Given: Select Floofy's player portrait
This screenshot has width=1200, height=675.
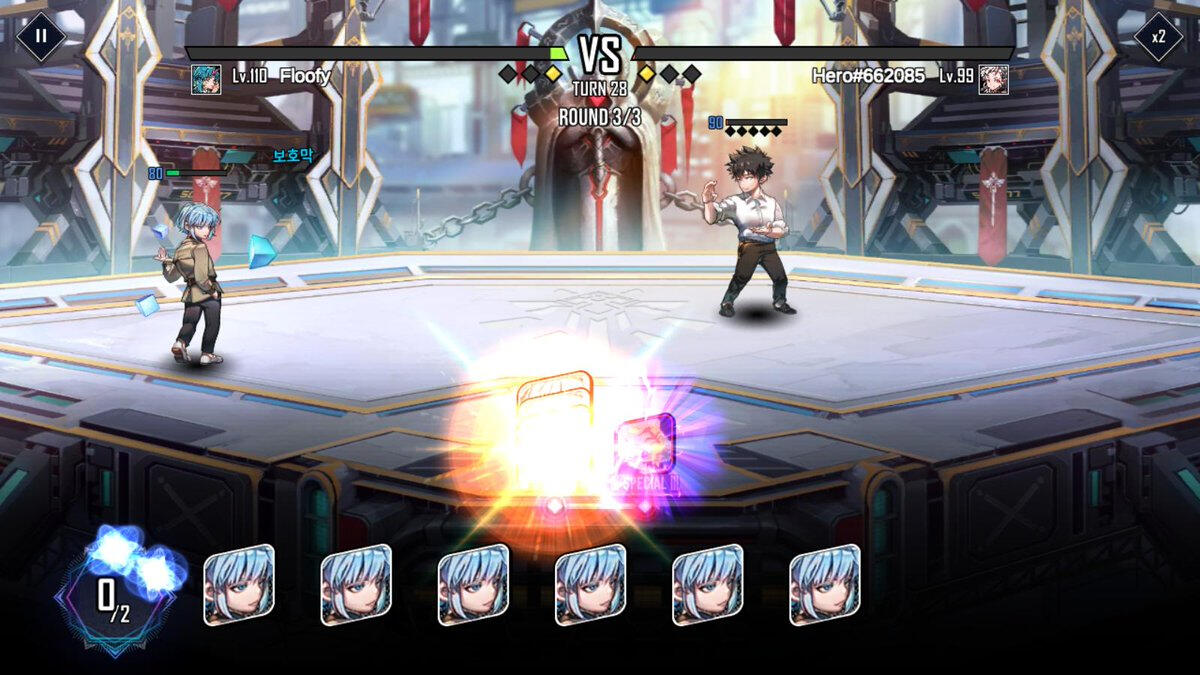Looking at the screenshot, I should [206, 79].
